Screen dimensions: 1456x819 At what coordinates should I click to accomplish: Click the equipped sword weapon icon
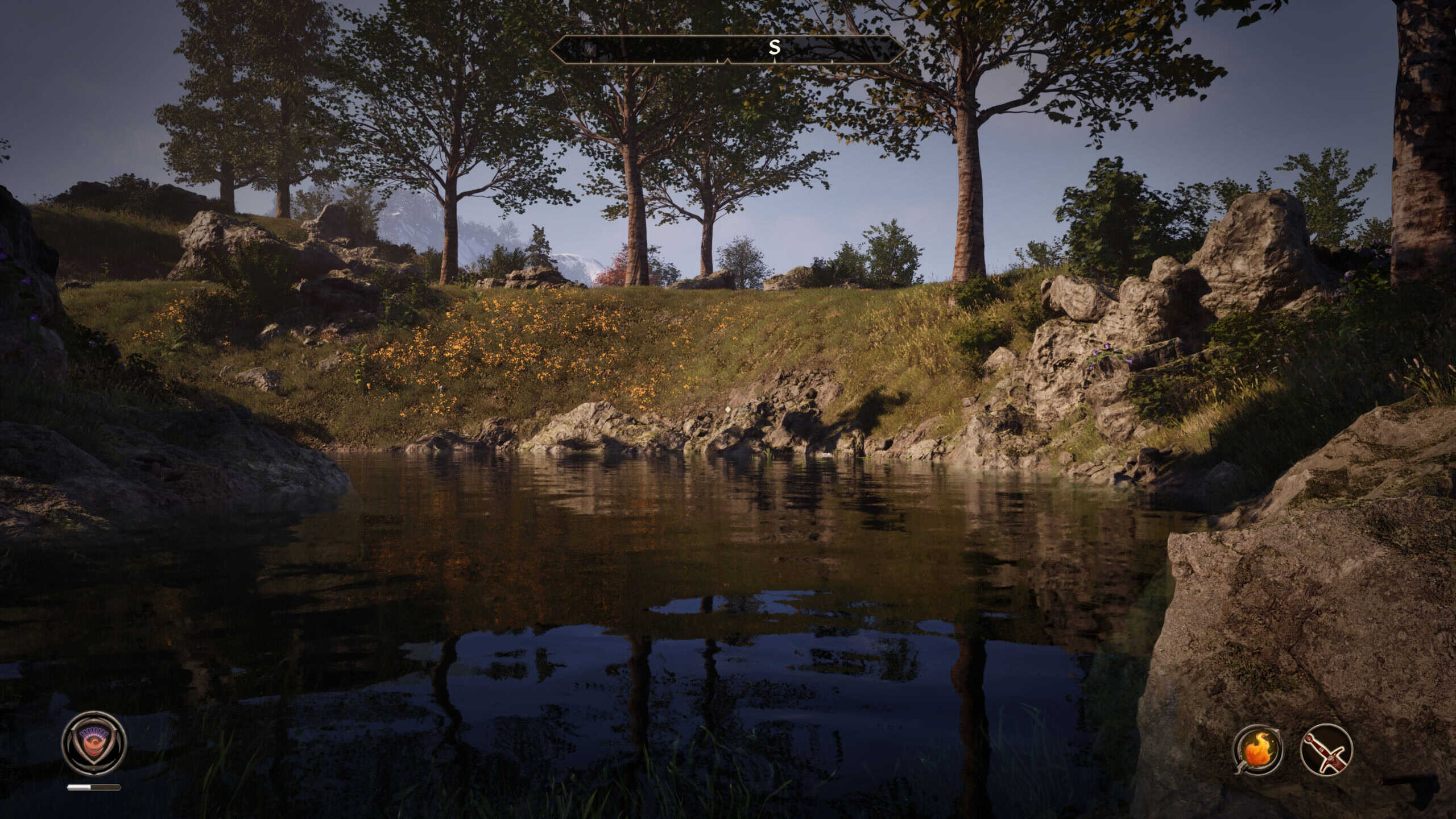pyautogui.click(x=1326, y=749)
